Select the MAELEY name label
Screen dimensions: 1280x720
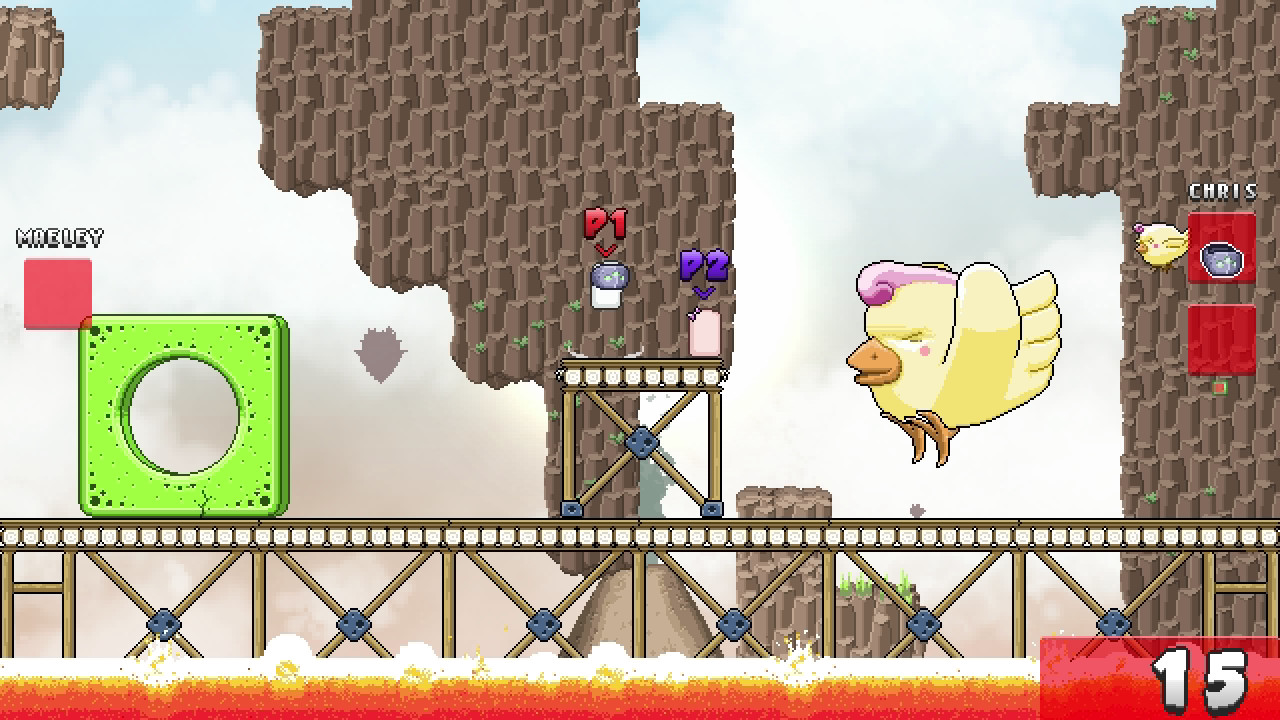click(57, 237)
